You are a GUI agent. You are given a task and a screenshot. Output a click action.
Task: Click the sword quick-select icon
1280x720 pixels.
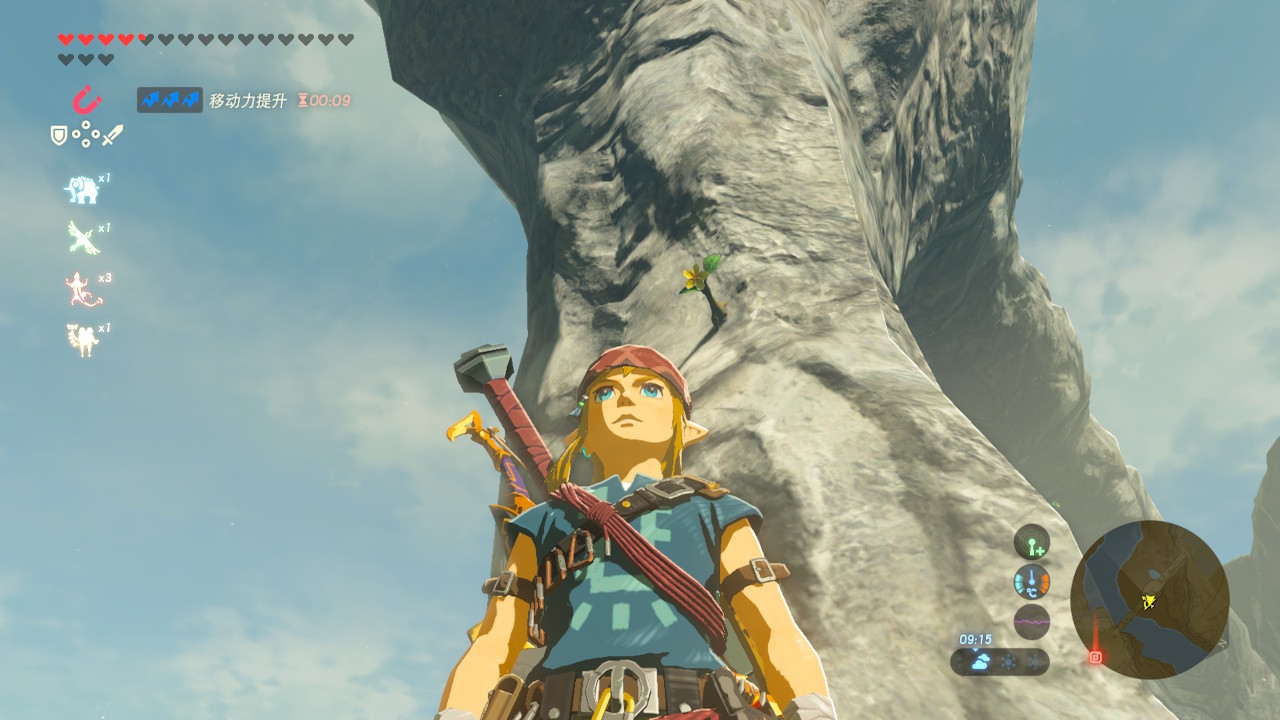tap(112, 135)
